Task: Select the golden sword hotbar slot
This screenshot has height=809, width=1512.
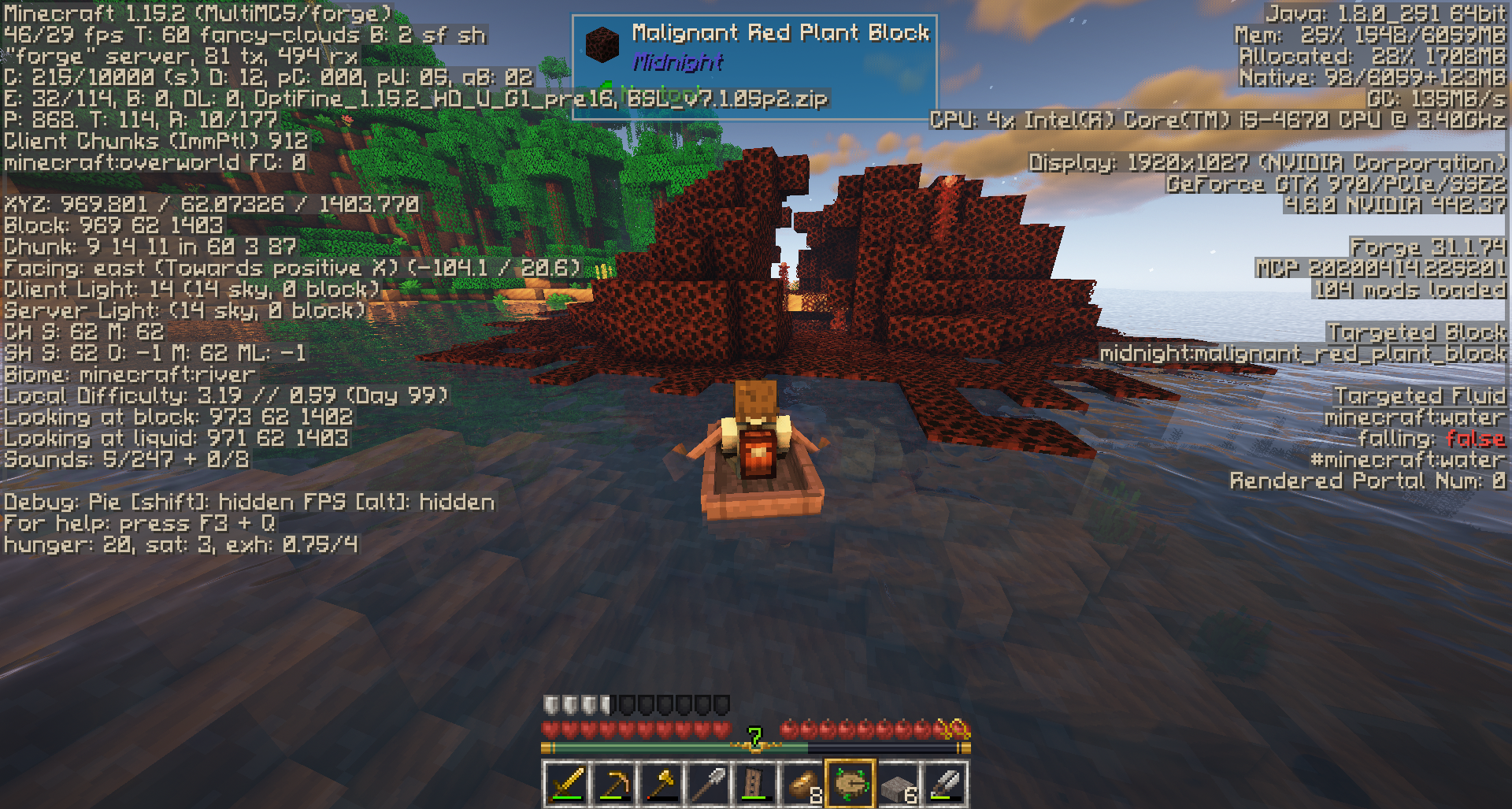Action: [566, 784]
